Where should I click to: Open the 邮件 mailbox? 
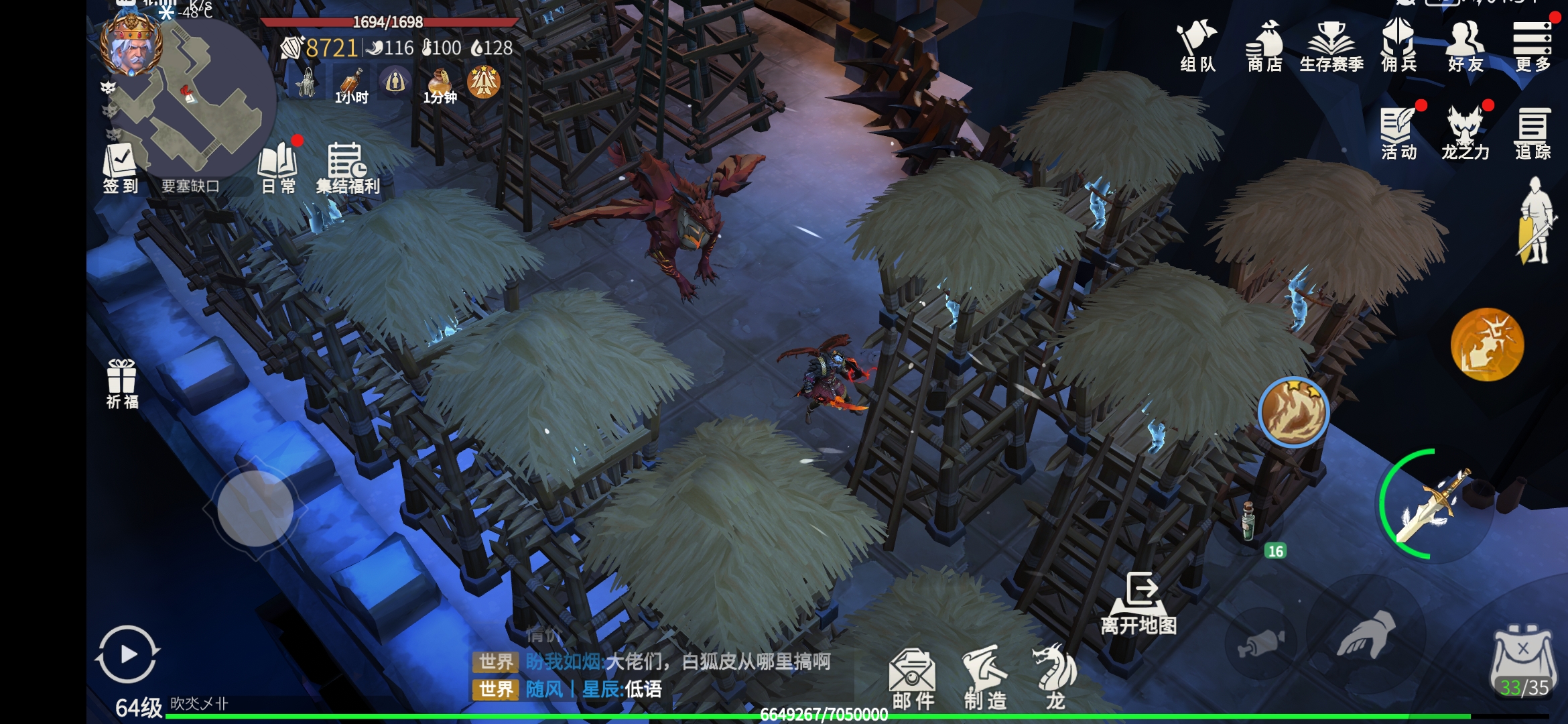click(913, 678)
